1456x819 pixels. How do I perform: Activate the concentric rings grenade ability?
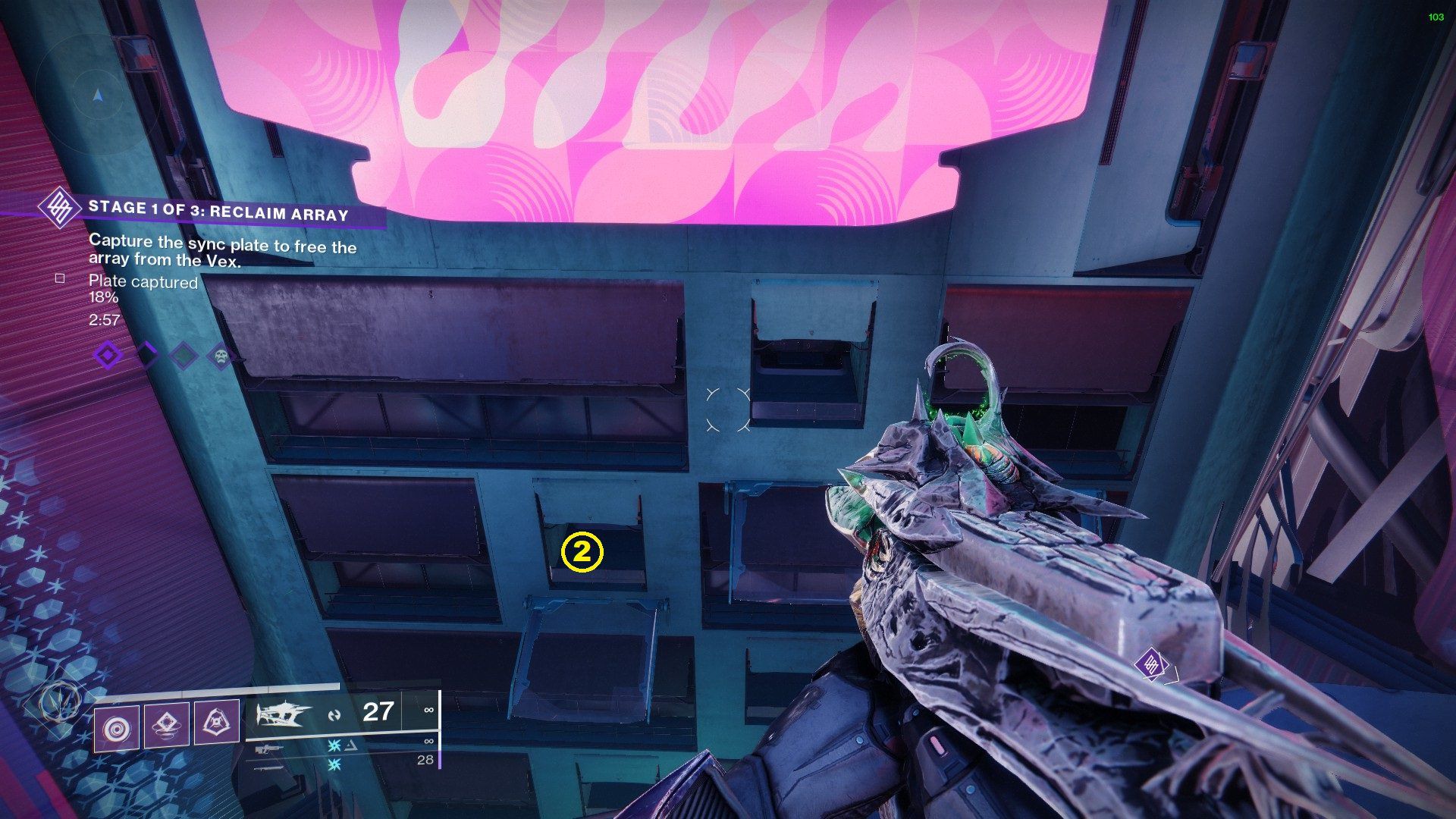[x=116, y=727]
